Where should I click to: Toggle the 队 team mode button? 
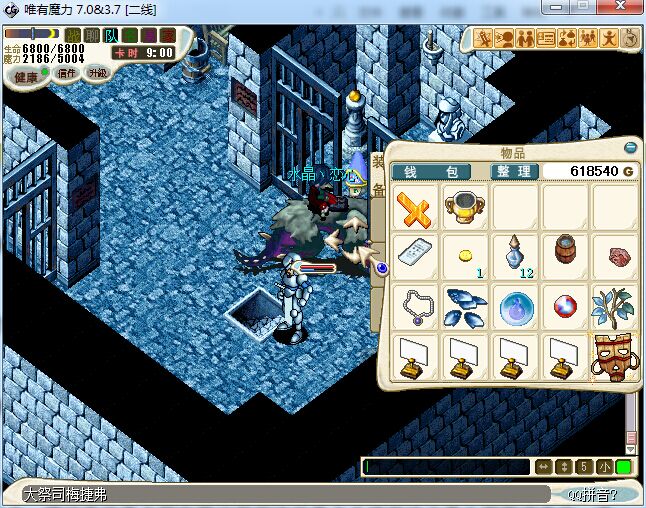click(111, 35)
